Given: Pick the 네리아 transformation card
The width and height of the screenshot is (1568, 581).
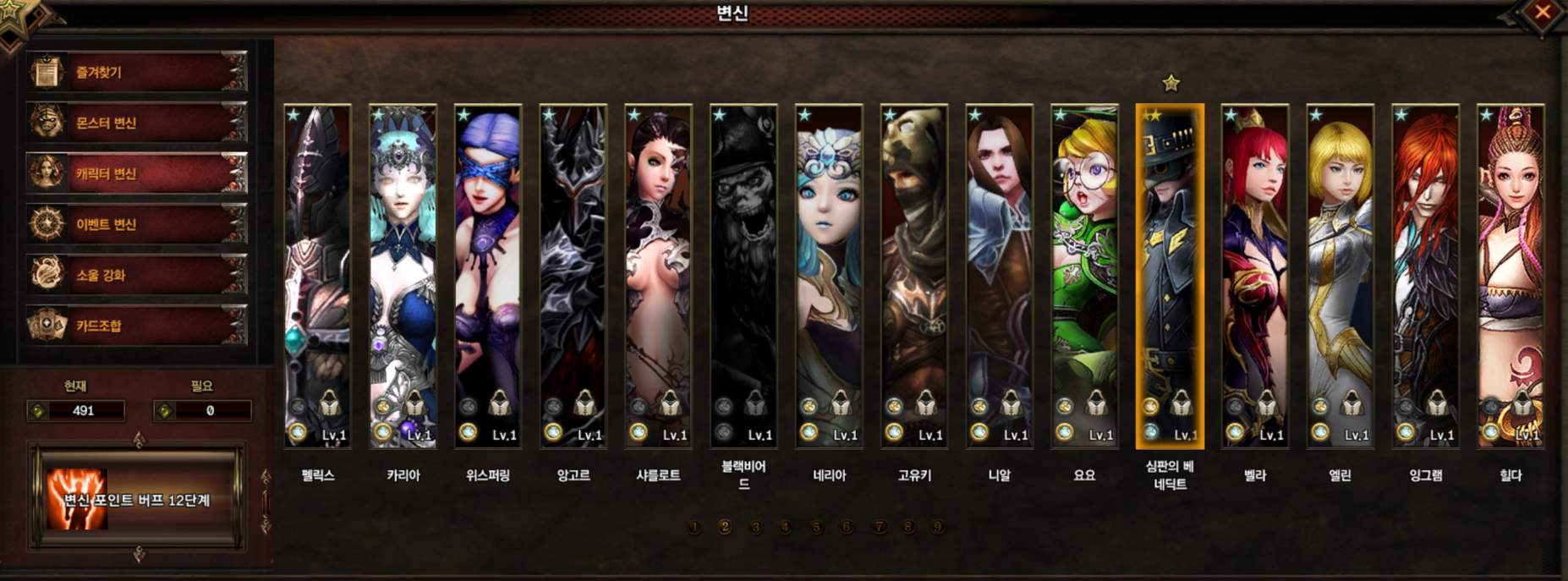Looking at the screenshot, I should click(x=829, y=276).
